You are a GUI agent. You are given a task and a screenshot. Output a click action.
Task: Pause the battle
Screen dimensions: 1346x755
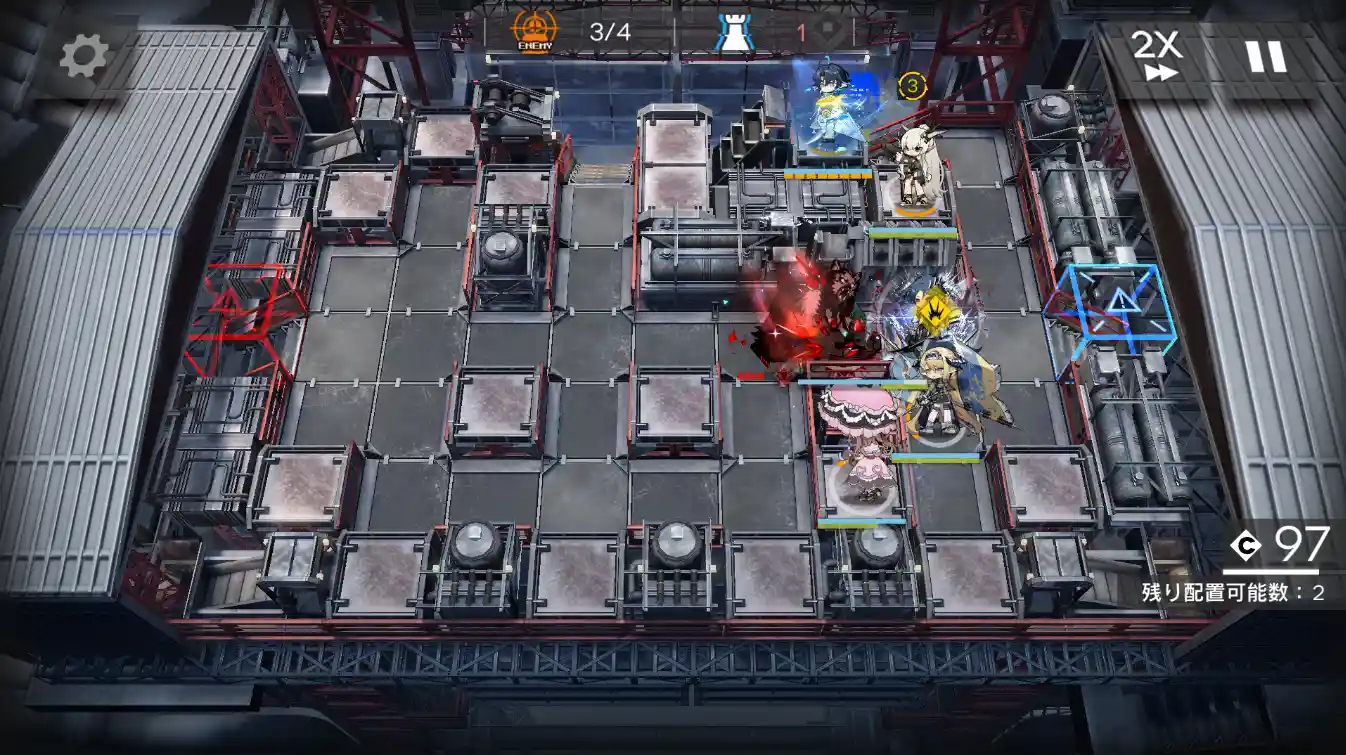coord(1265,56)
